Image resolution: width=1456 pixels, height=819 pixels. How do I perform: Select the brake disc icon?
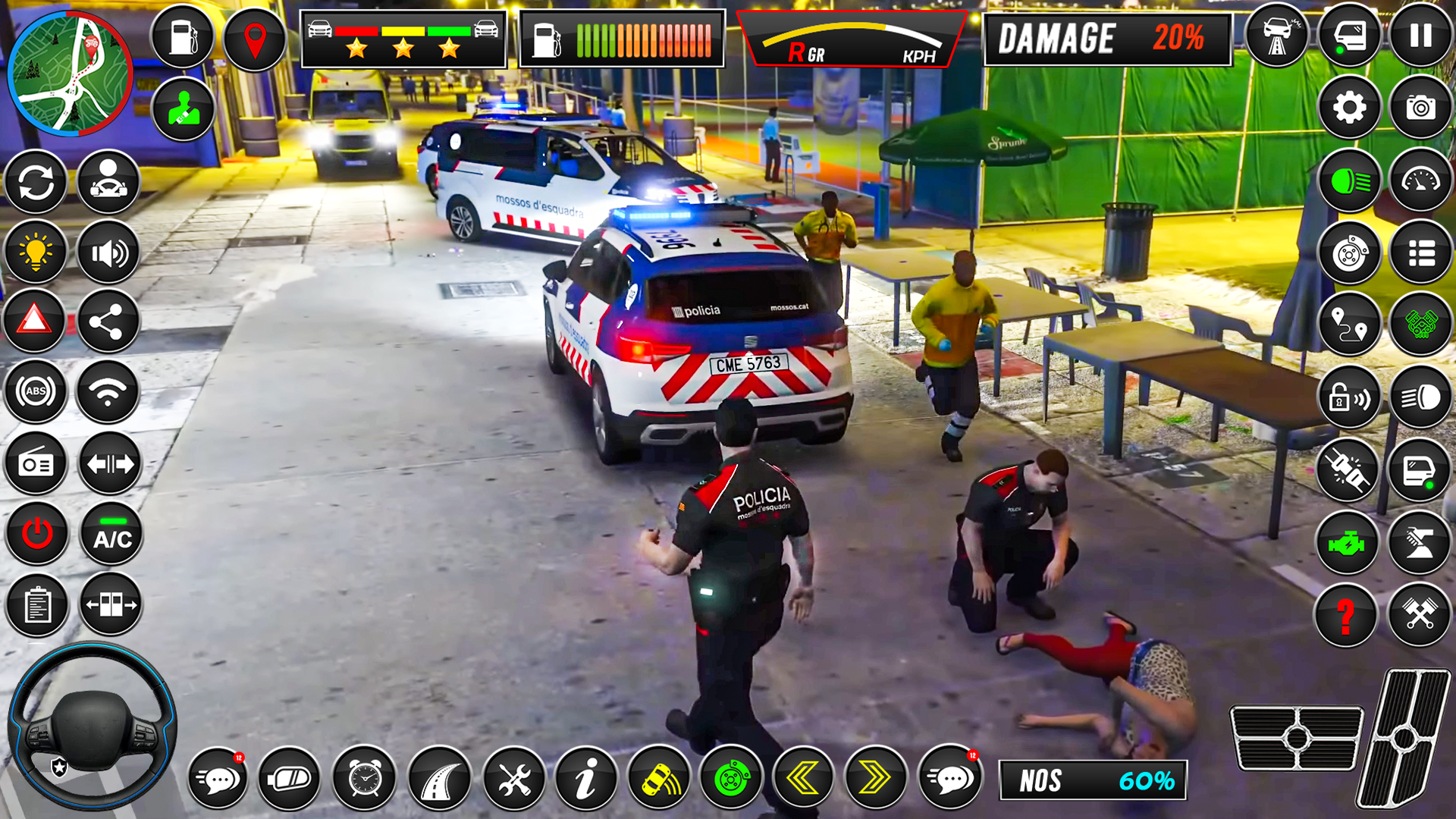tap(1349, 253)
